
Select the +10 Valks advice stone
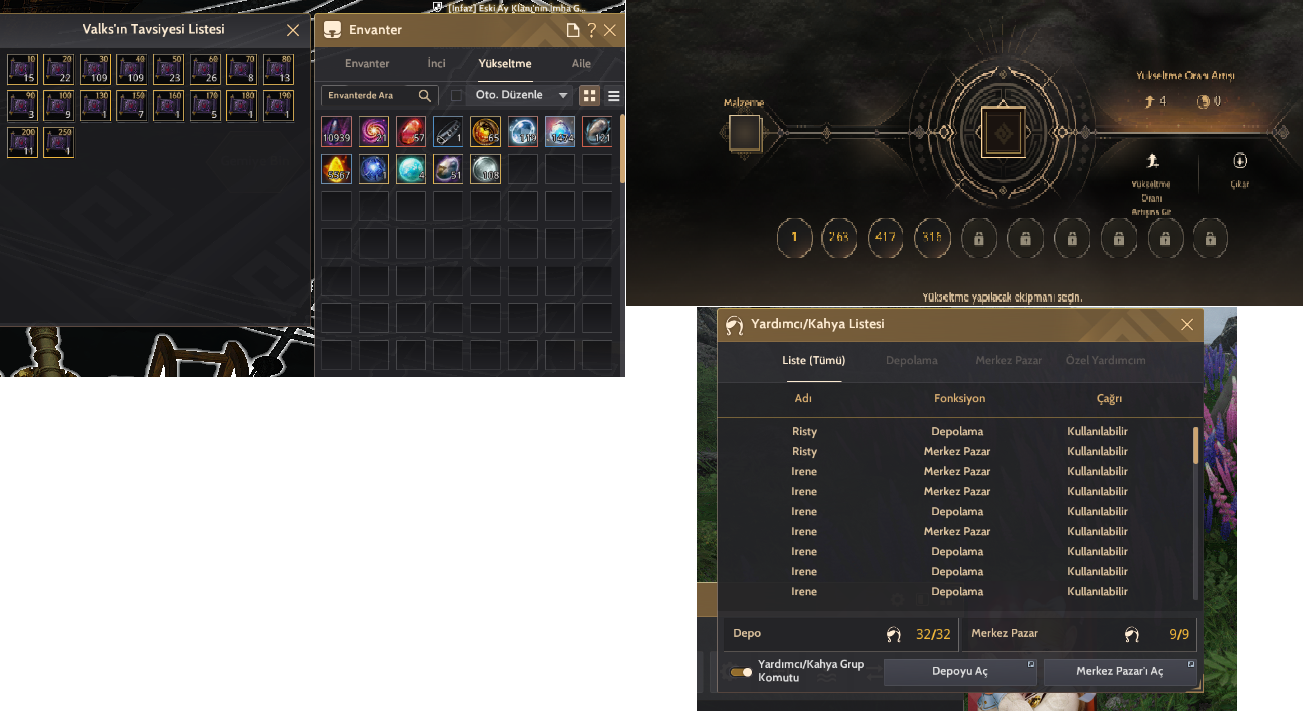[21, 68]
